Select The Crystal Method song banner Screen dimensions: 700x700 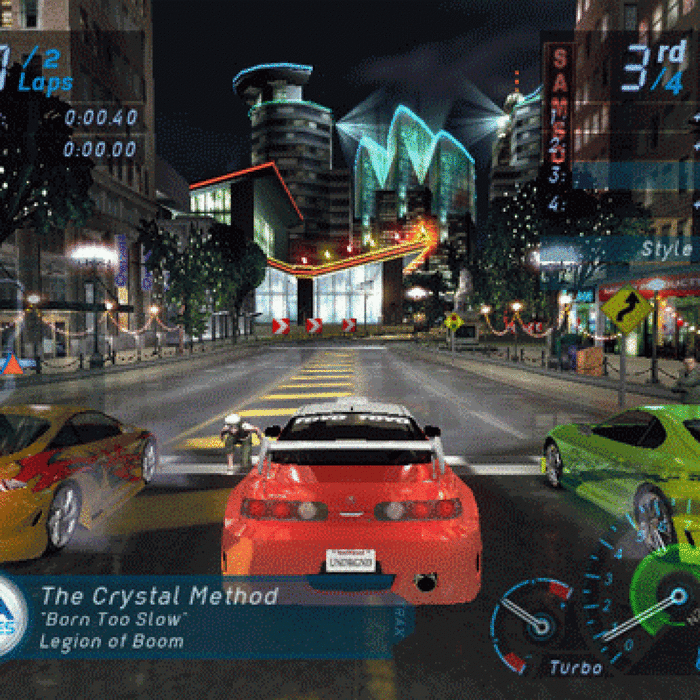(x=200, y=618)
